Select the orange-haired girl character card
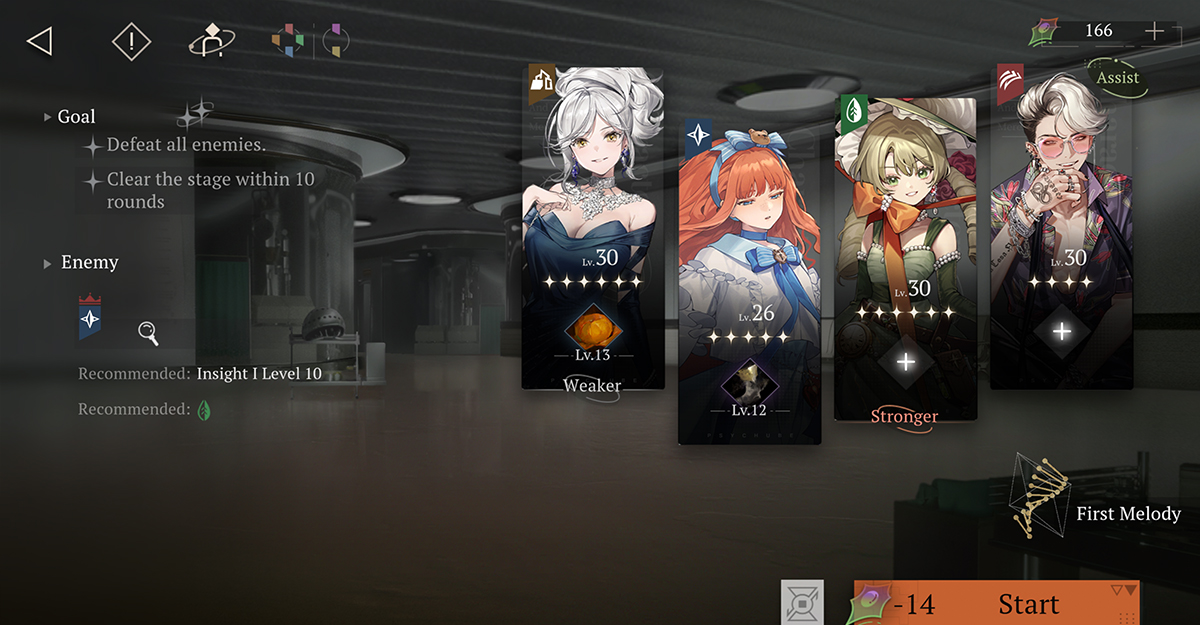 coord(749,220)
